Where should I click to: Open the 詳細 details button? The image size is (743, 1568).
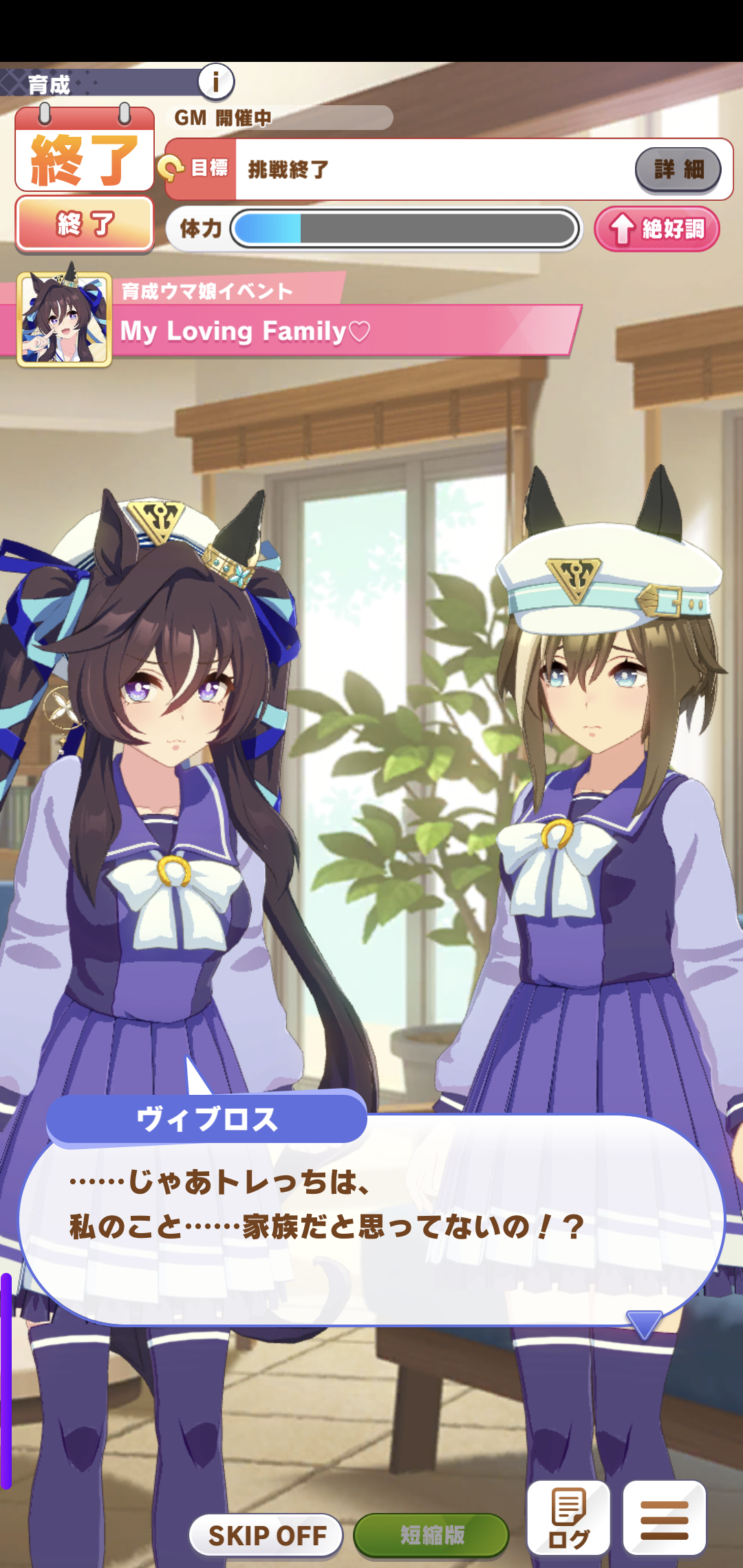[x=678, y=169]
